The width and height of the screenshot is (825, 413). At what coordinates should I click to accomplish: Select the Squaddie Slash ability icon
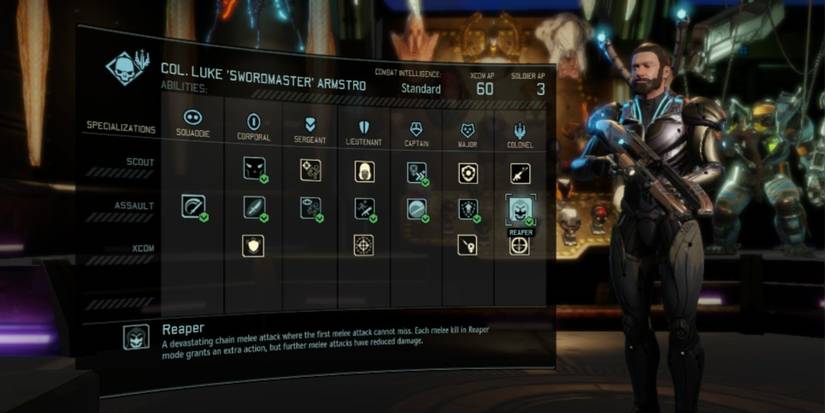(192, 208)
